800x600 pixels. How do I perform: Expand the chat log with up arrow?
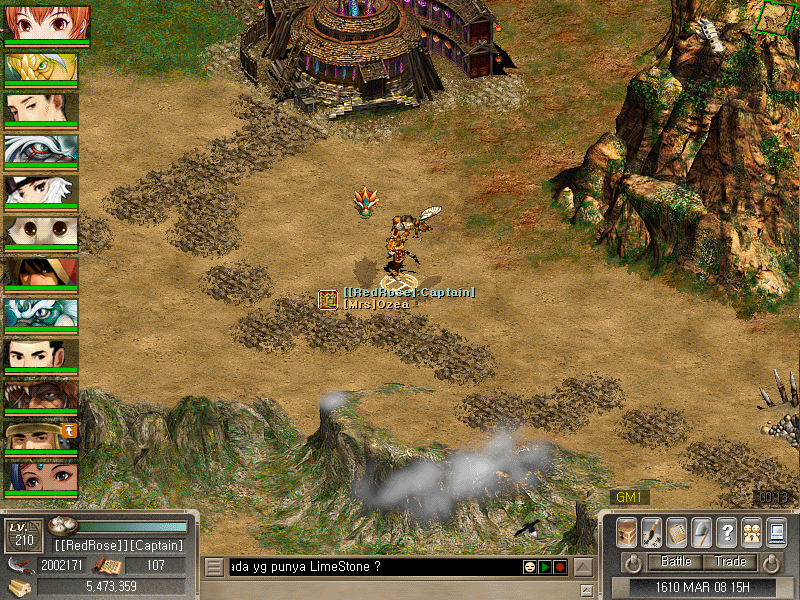click(x=583, y=567)
